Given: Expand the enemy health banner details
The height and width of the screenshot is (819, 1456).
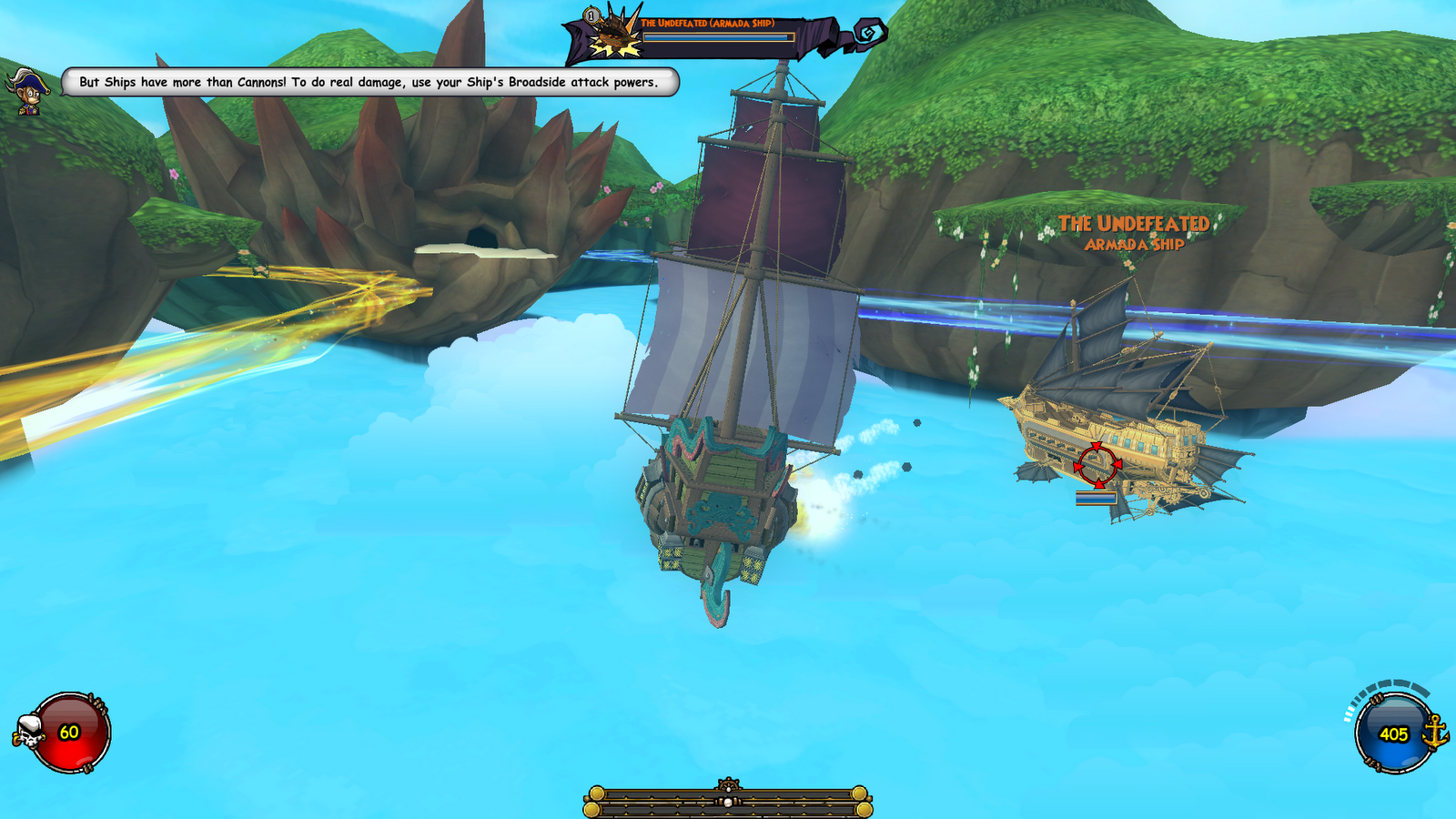Looking at the screenshot, I should [x=719, y=36].
